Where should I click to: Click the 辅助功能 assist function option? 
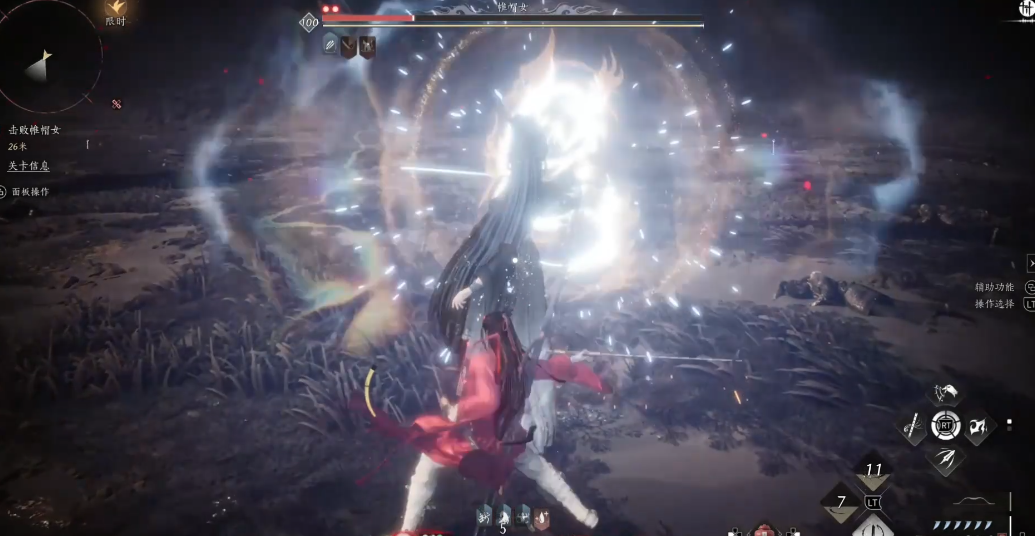pos(994,287)
